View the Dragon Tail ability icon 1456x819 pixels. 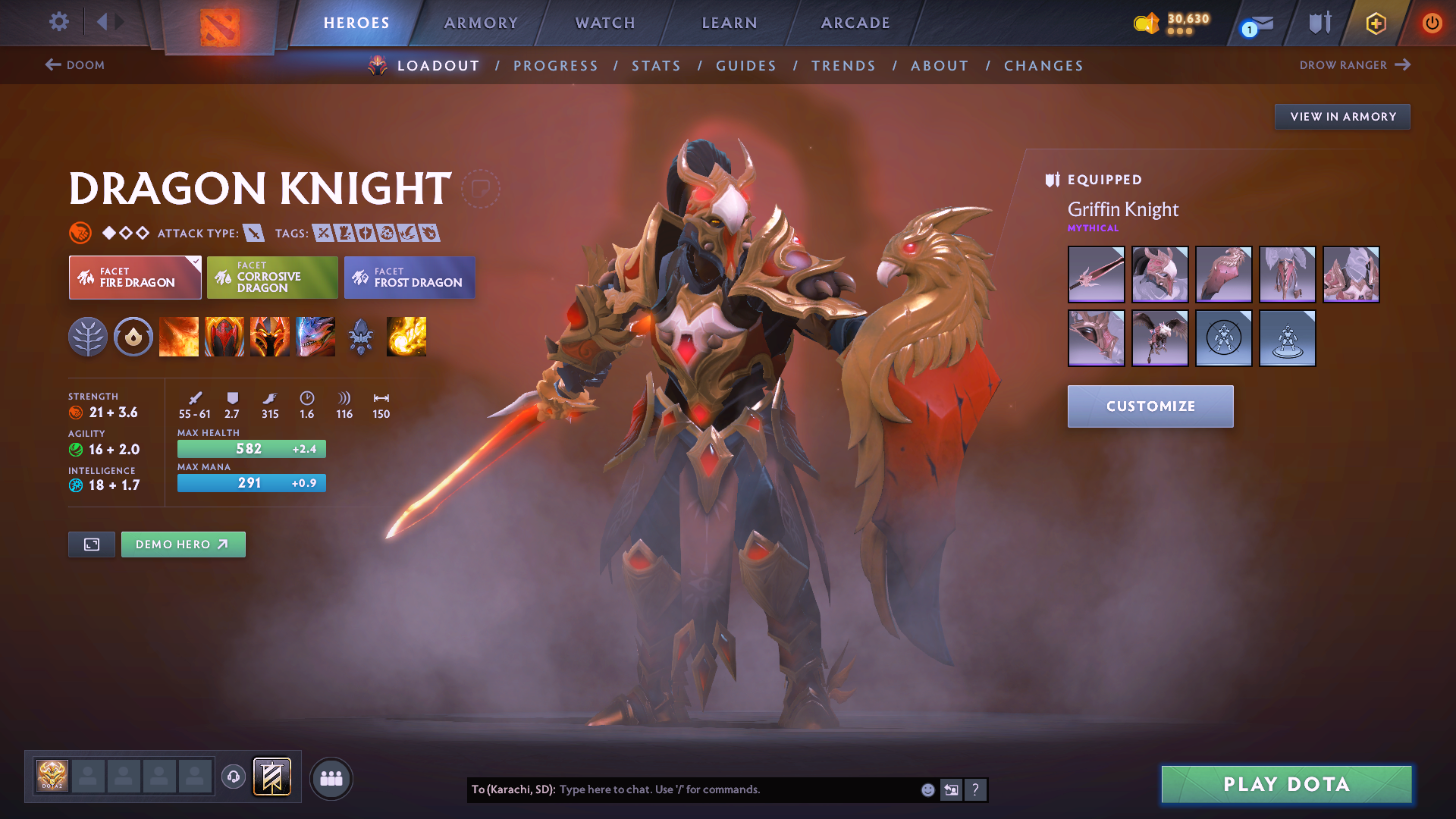[x=224, y=337]
